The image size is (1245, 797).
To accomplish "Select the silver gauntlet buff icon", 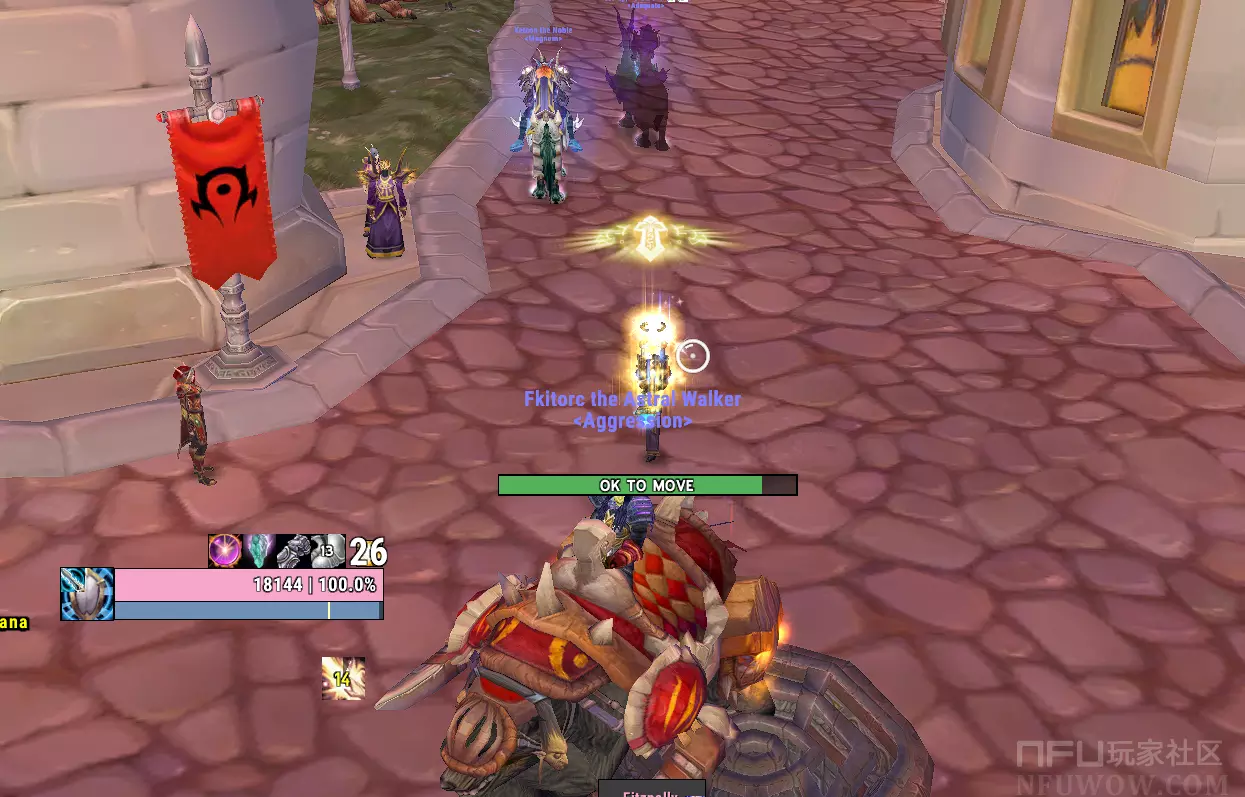I will [x=293, y=551].
